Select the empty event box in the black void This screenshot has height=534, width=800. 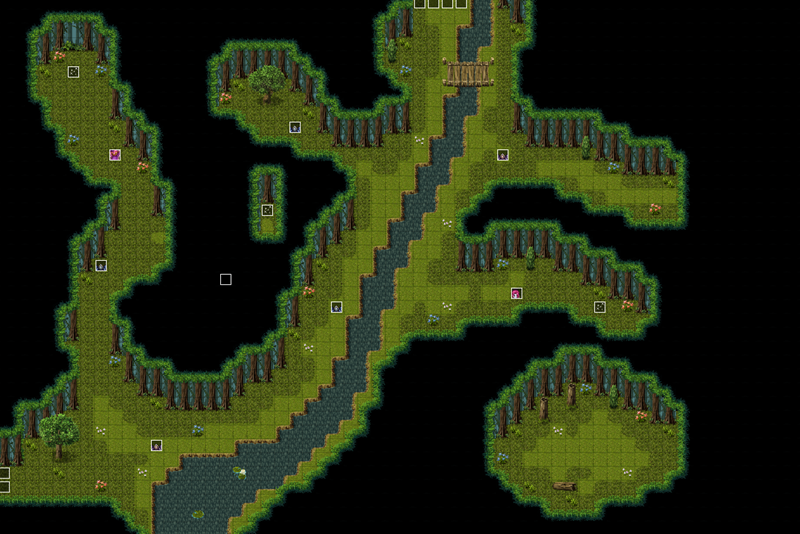226,280
